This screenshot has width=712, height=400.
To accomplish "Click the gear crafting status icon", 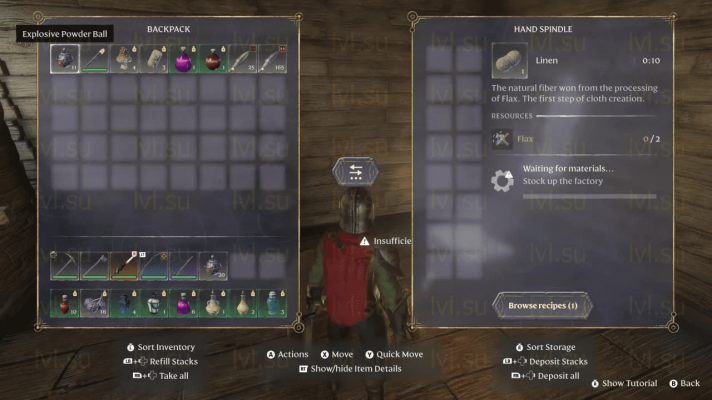I will [x=503, y=181].
